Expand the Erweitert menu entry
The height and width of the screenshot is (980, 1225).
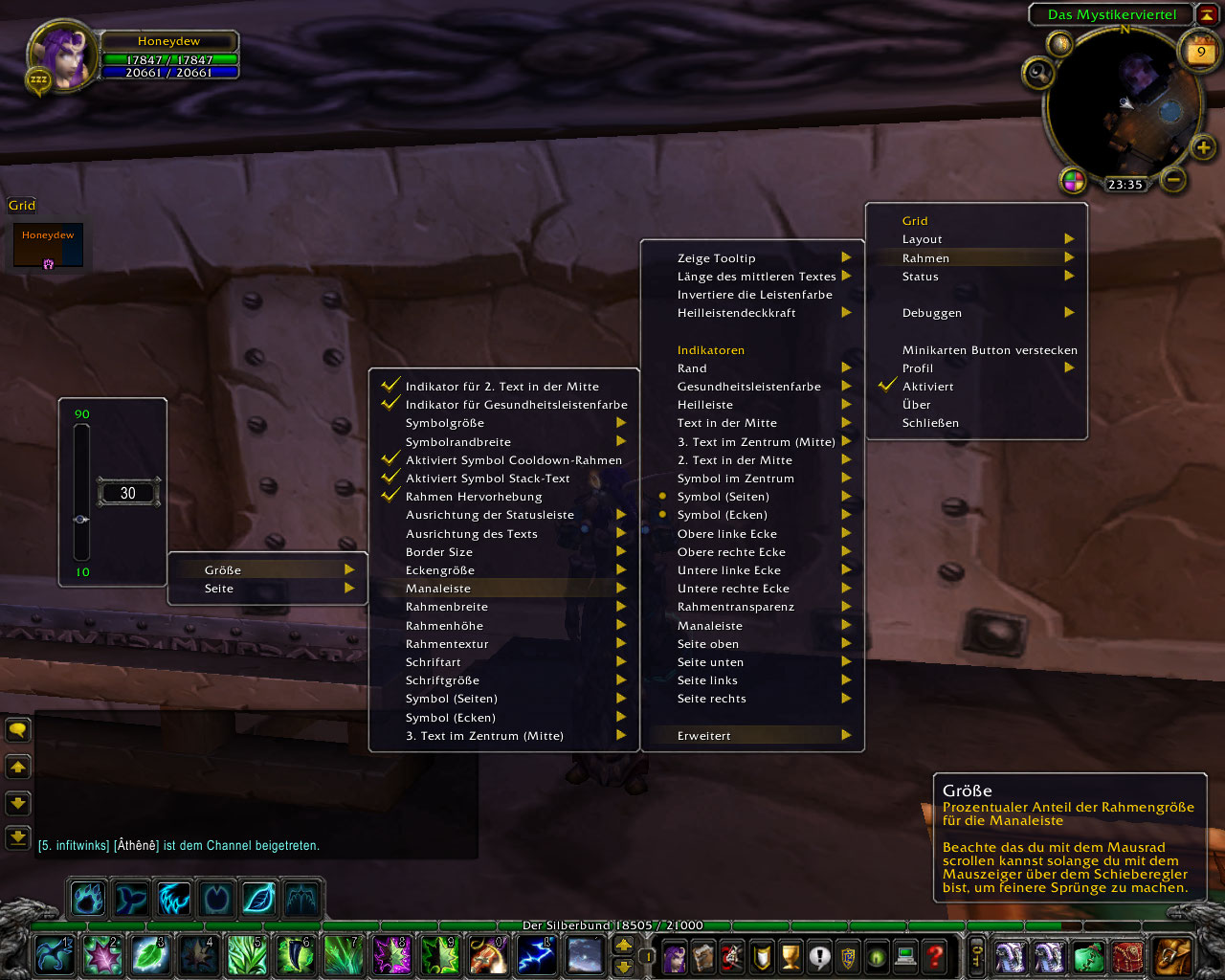pyautogui.click(x=704, y=736)
